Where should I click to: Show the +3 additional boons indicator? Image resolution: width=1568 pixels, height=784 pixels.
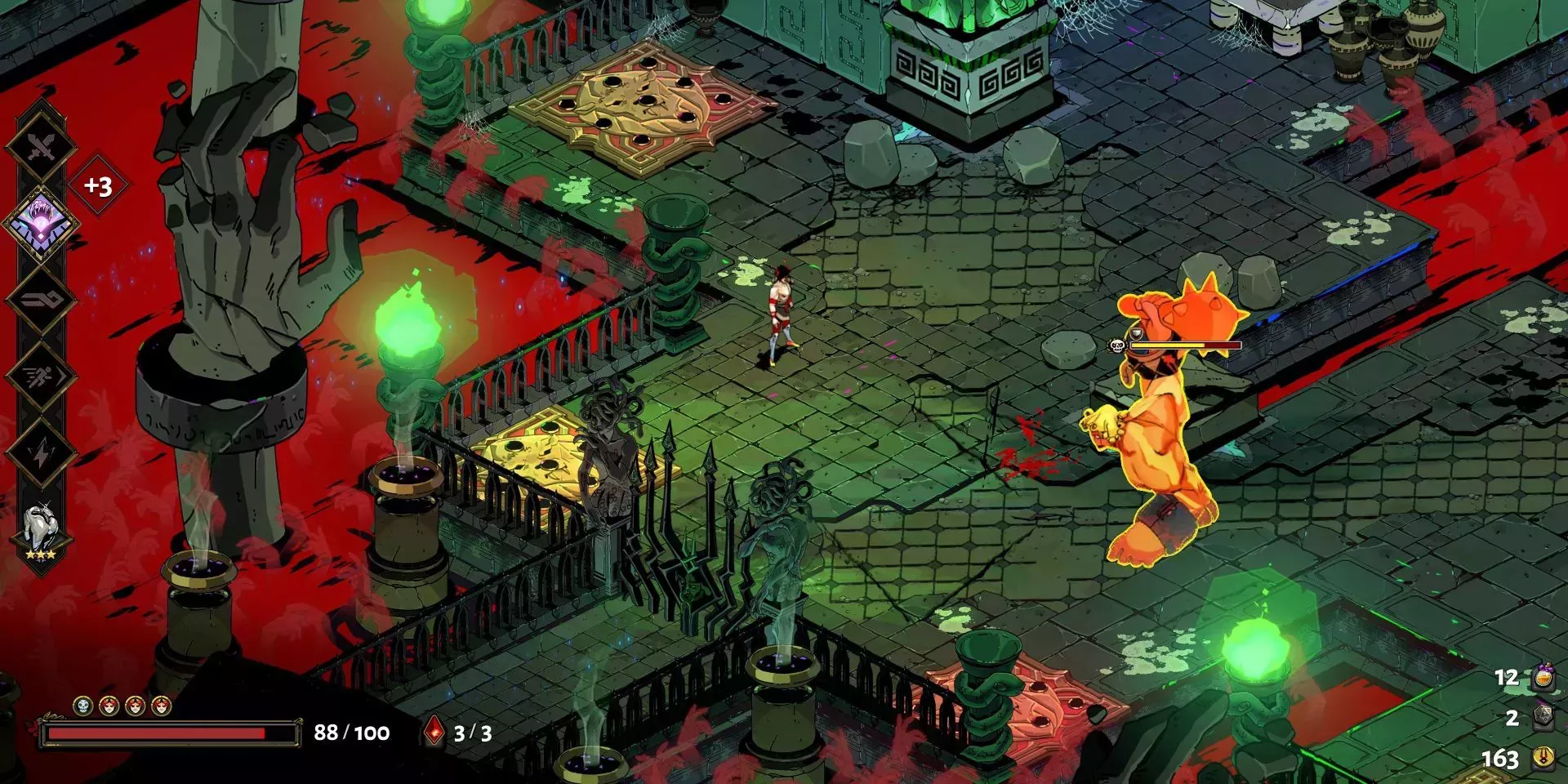point(98,186)
